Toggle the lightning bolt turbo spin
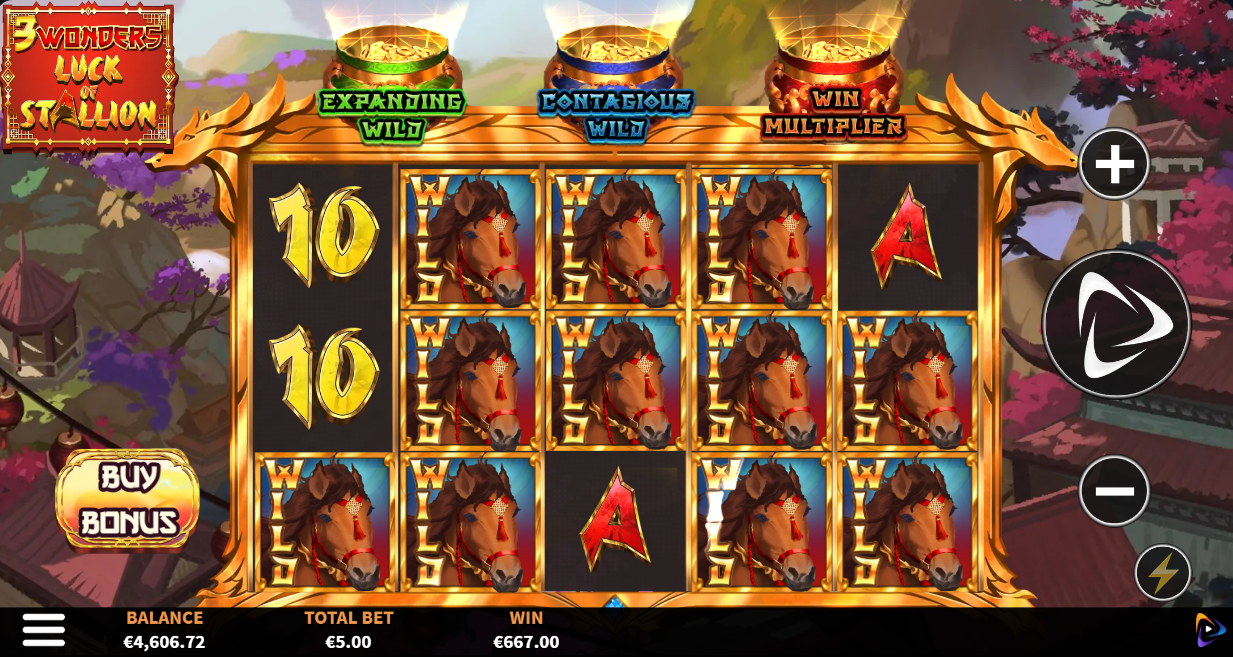This screenshot has width=1233, height=657. 1163,573
